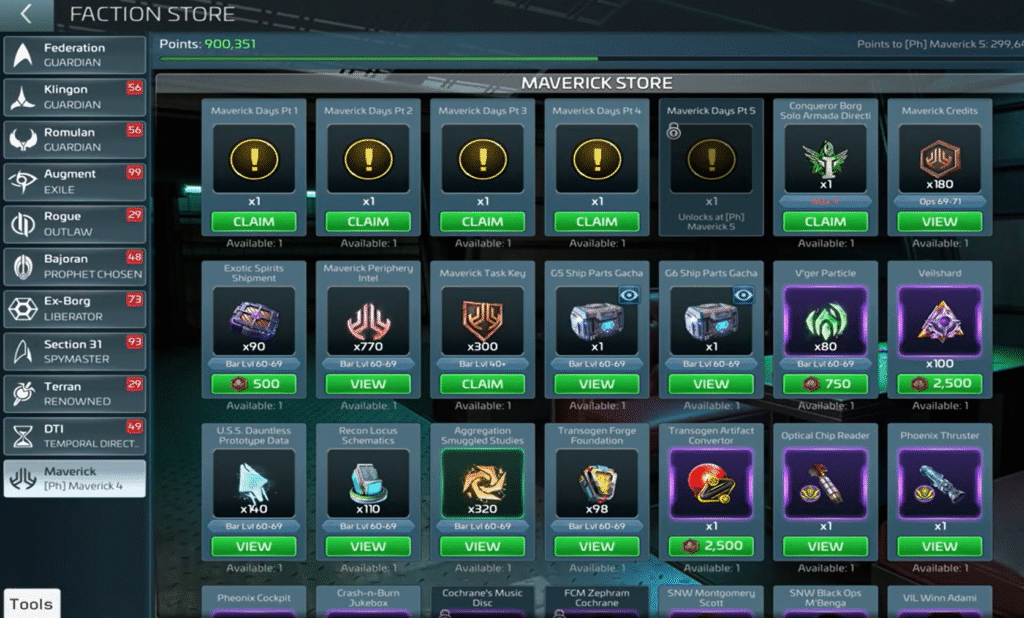Claim the Maverick Task Key
Image resolution: width=1024 pixels, height=618 pixels.
click(482, 384)
